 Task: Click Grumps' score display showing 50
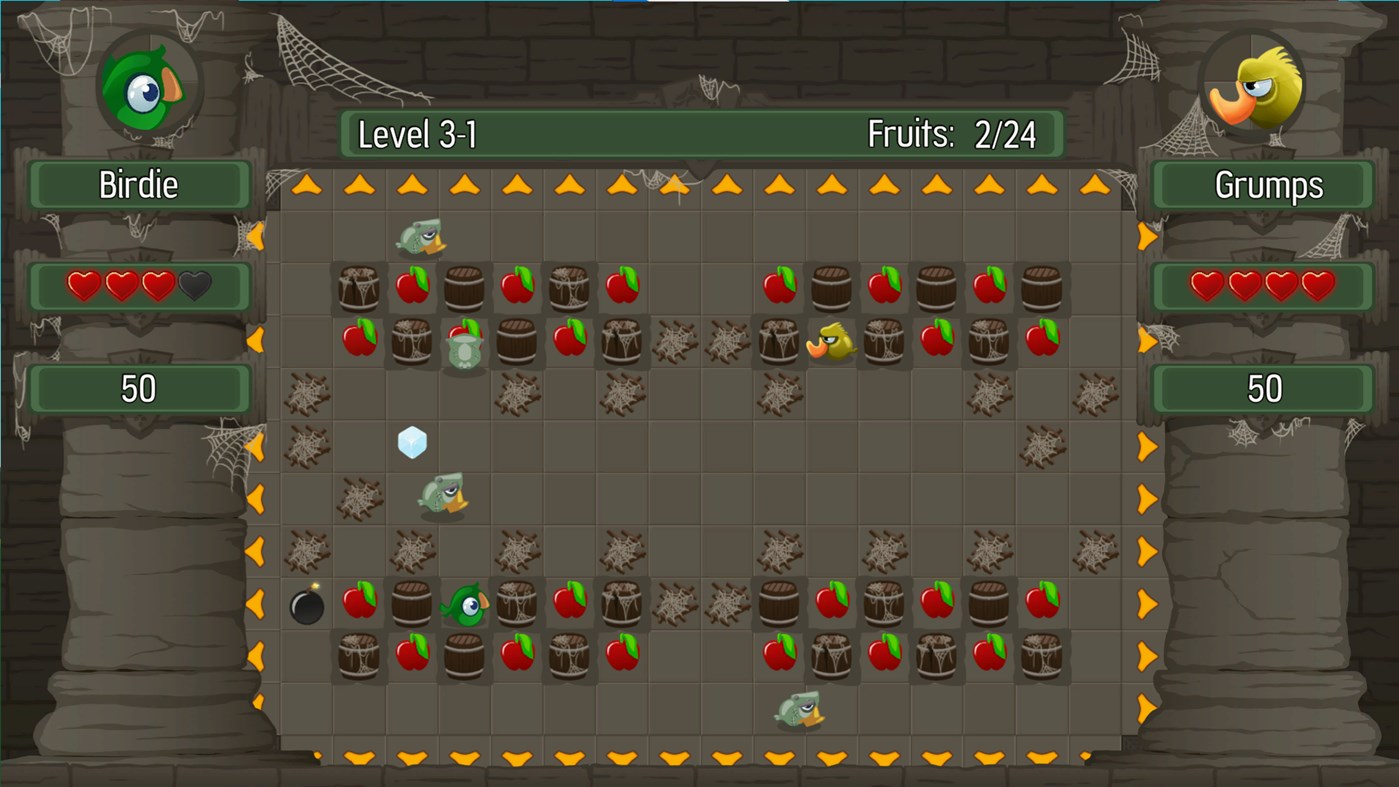[1262, 387]
